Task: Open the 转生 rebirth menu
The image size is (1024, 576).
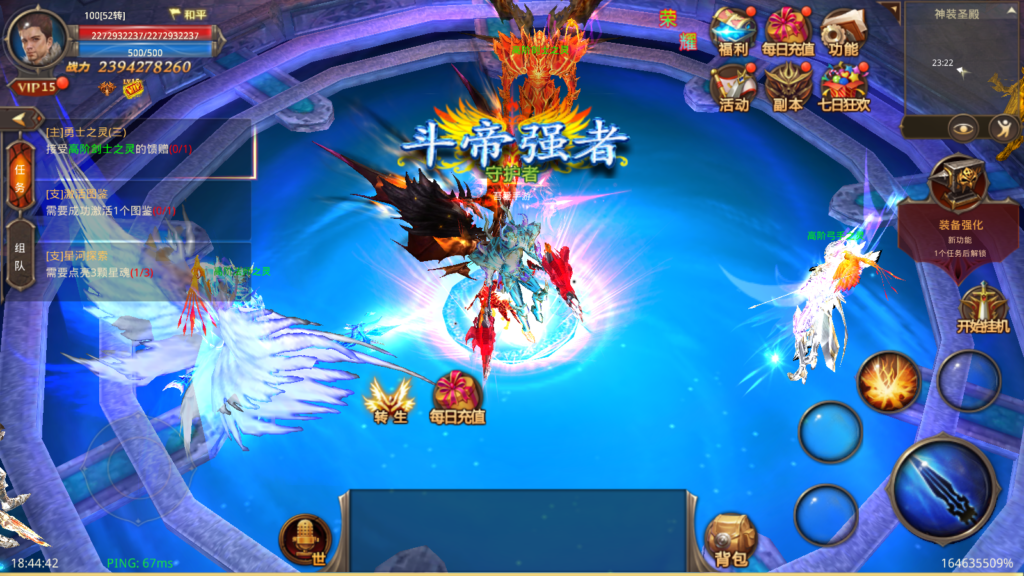Action: point(390,400)
